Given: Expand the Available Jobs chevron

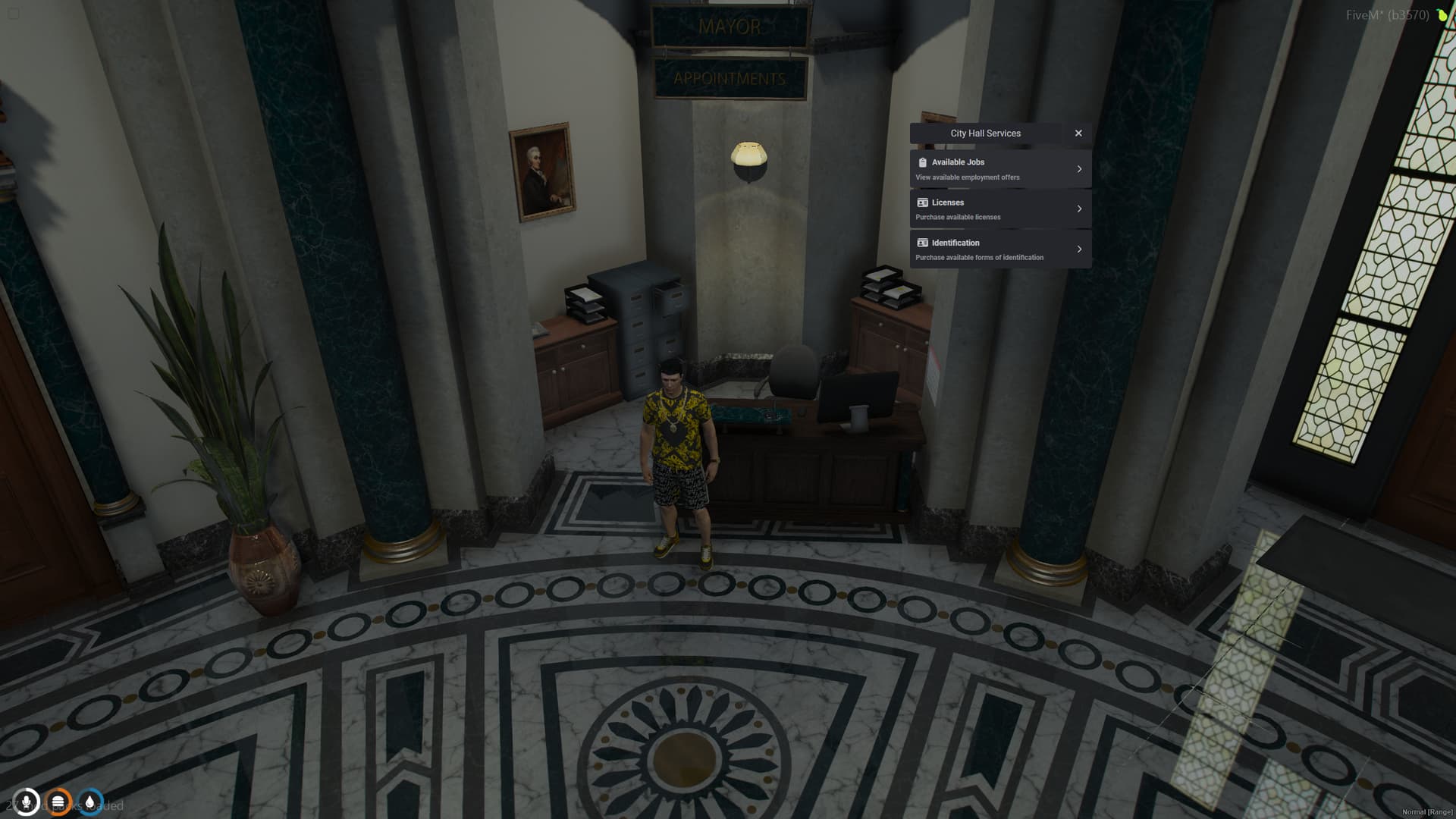Looking at the screenshot, I should click(1080, 168).
